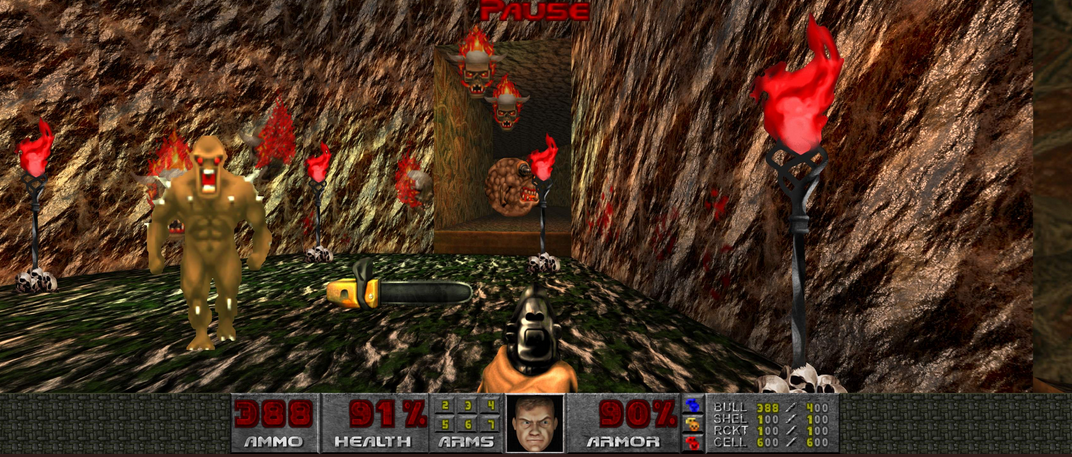Viewport: 1072px width, 457px height.
Task: Activate weapon slot 6 in ARMS panel
Action: (x=468, y=424)
